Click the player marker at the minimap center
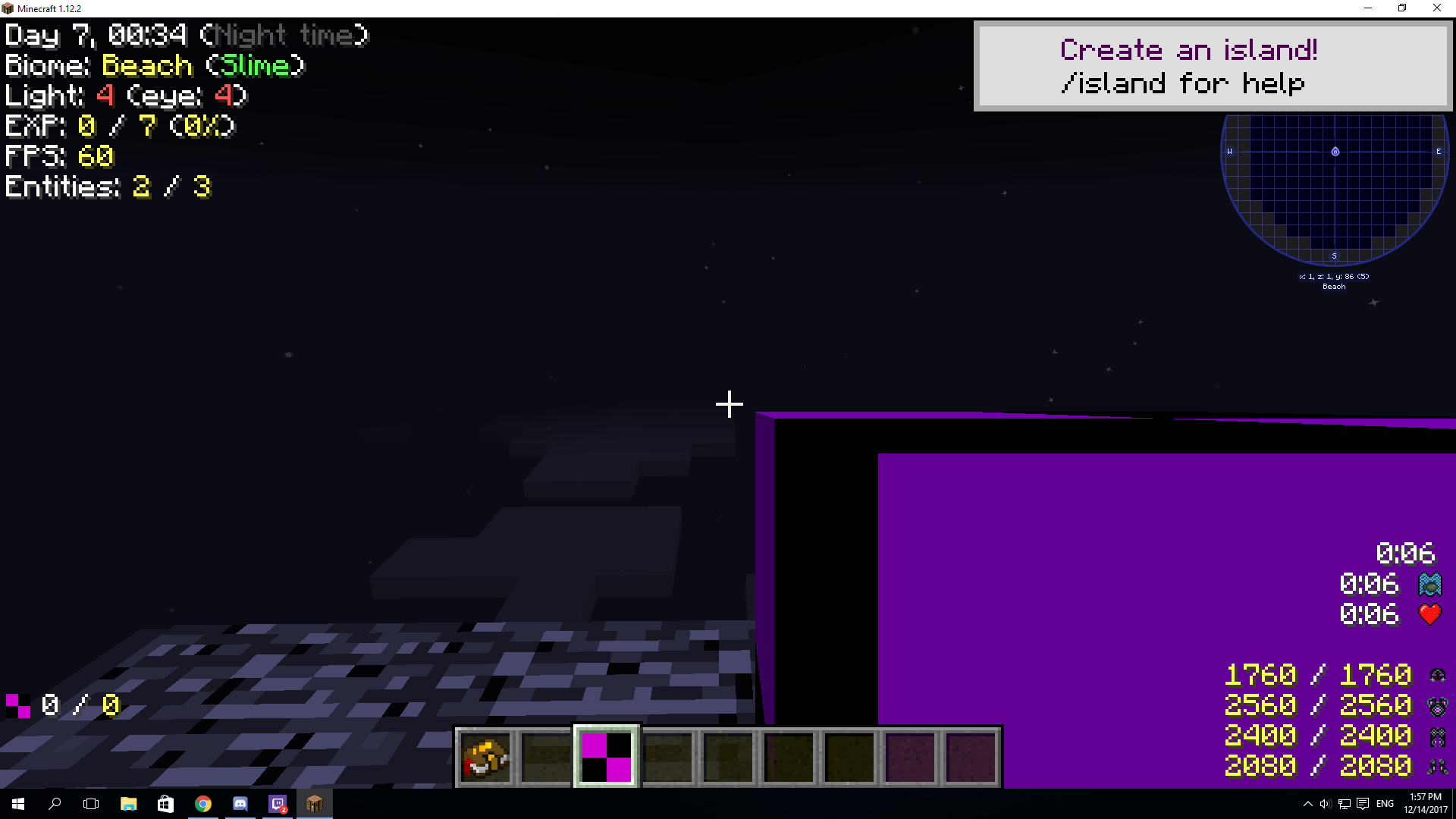This screenshot has width=1456, height=819. (1335, 152)
